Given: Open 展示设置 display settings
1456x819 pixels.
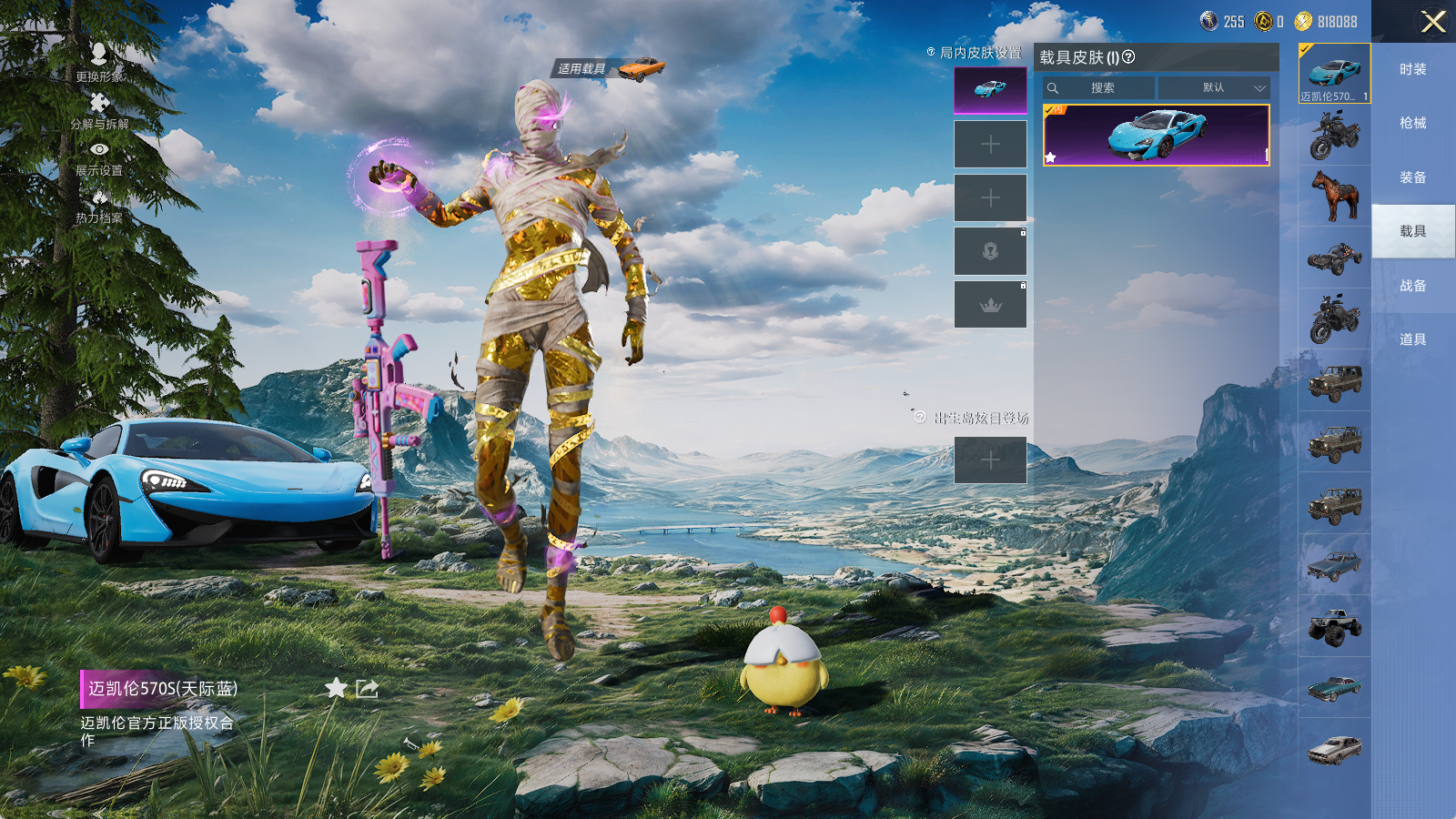Looking at the screenshot, I should coord(99,157).
